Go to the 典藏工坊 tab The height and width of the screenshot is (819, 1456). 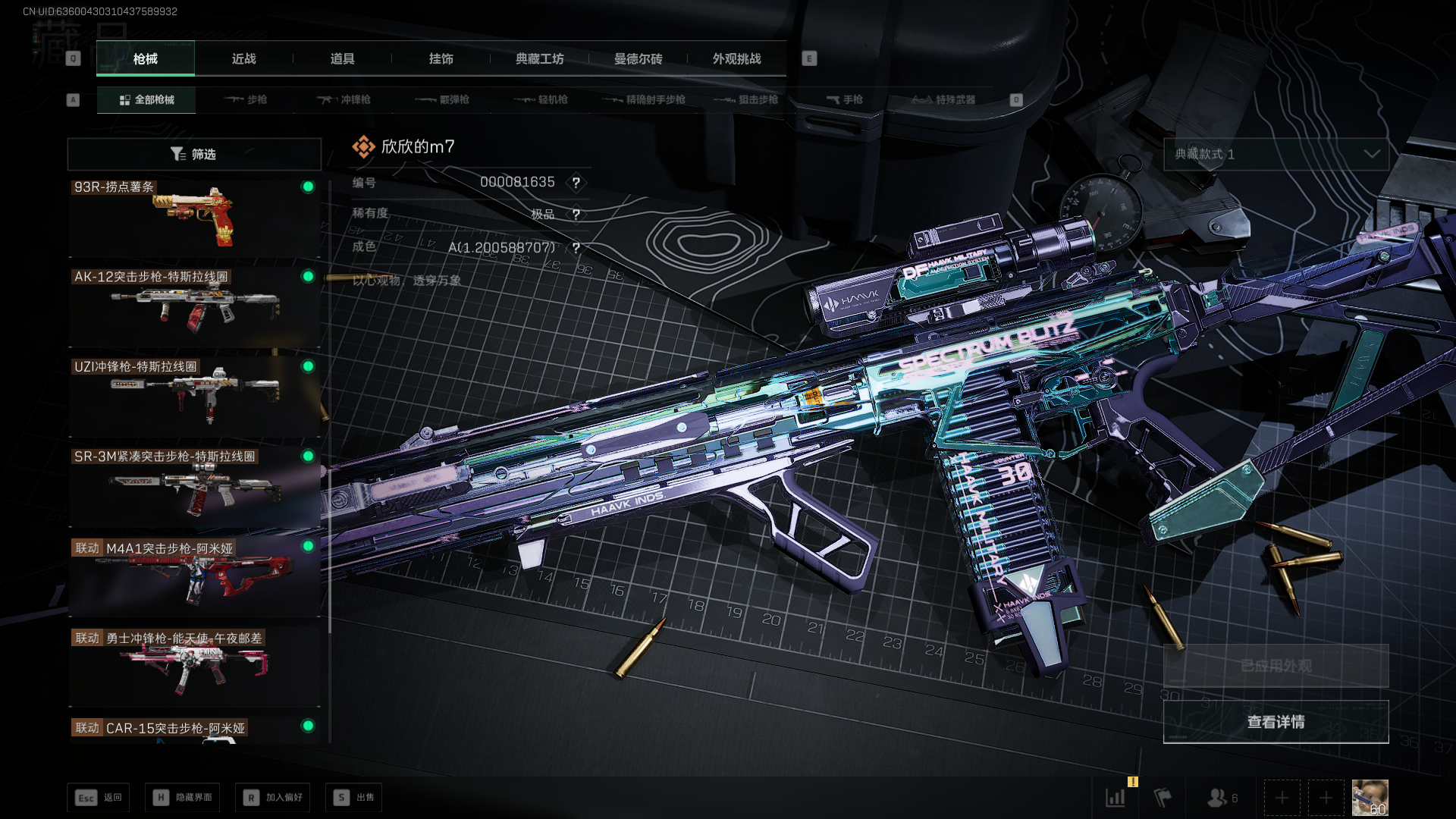coord(539,59)
